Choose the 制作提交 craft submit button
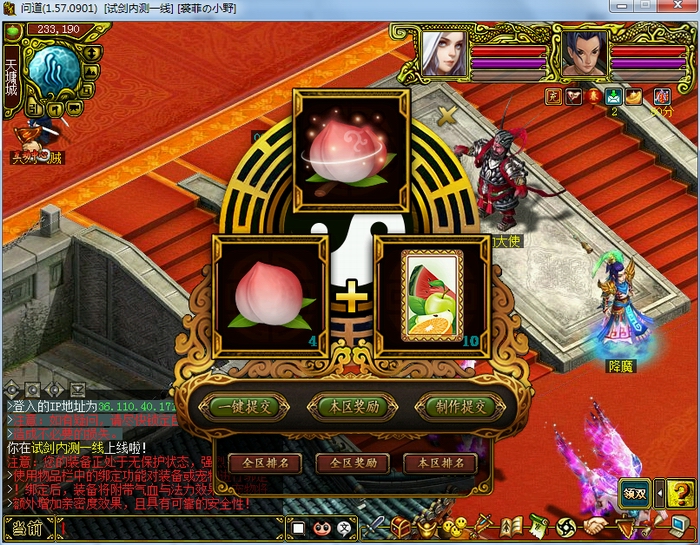Image resolution: width=700 pixels, height=545 pixels. click(x=461, y=406)
